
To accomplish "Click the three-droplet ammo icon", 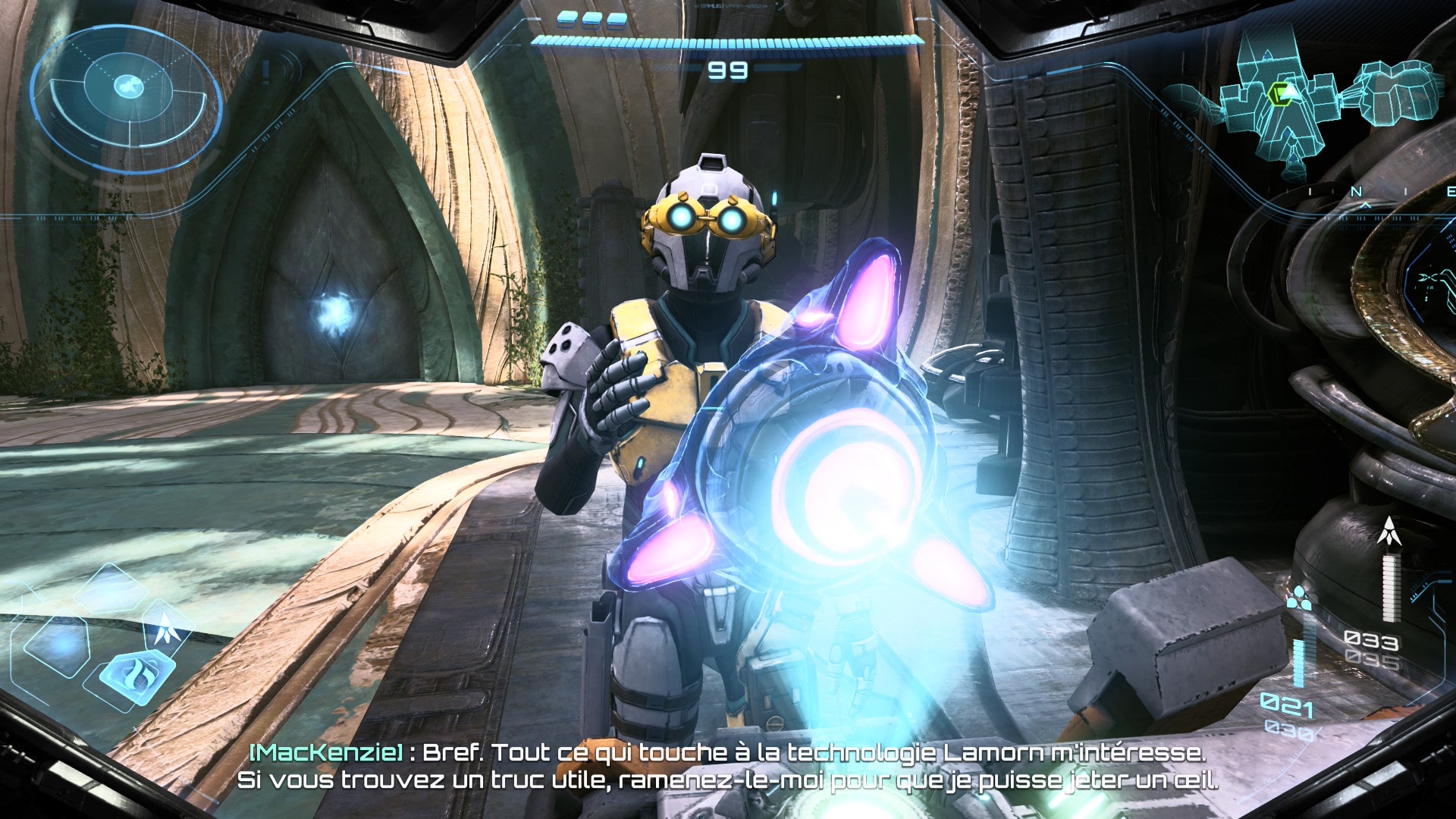I will coord(1298,598).
